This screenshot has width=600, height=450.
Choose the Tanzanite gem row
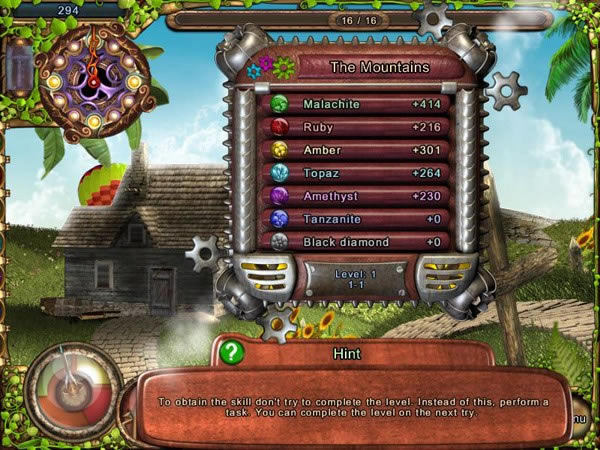(x=355, y=219)
